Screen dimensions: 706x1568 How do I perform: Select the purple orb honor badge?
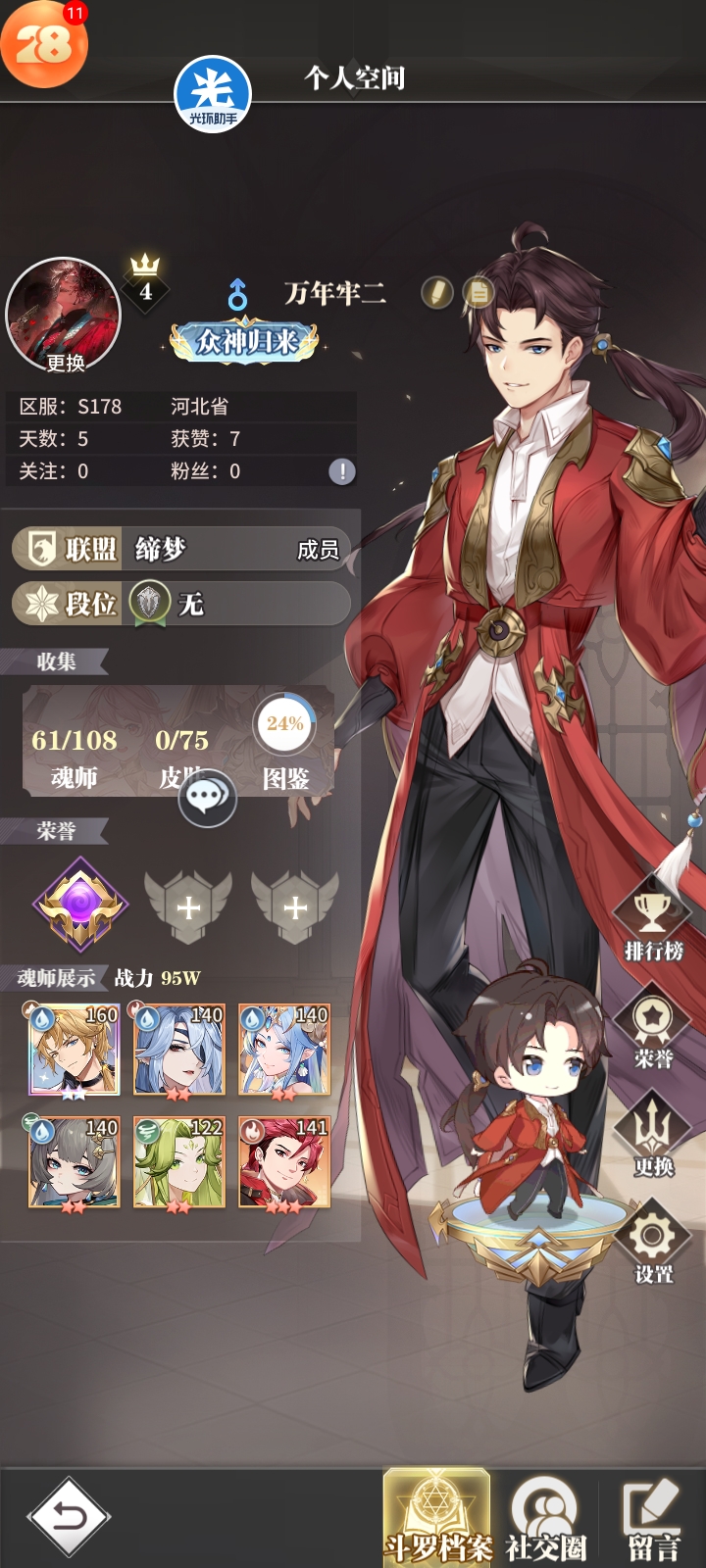(x=80, y=905)
